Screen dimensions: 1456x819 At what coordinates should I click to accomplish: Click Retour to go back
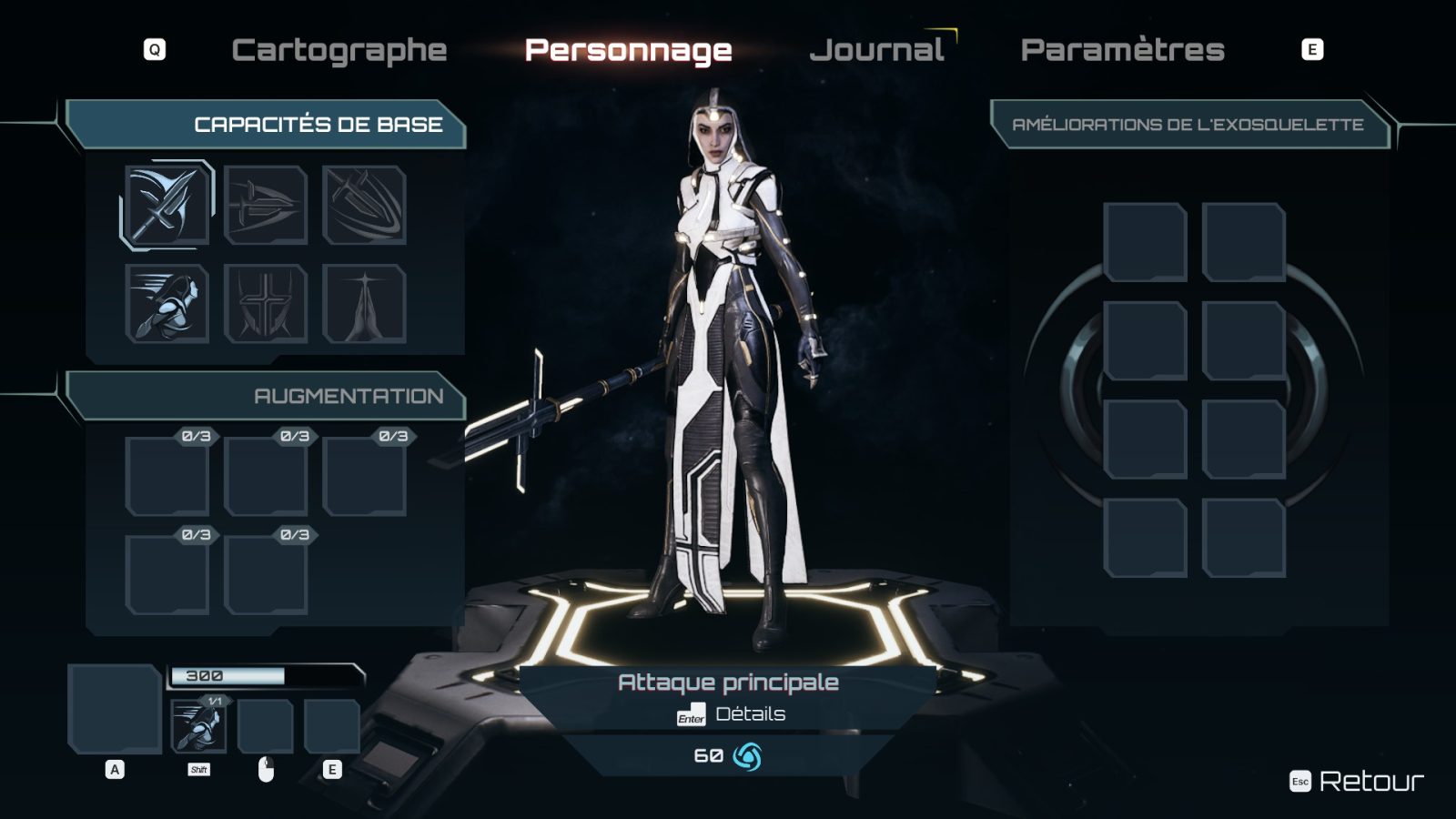[x=1370, y=781]
